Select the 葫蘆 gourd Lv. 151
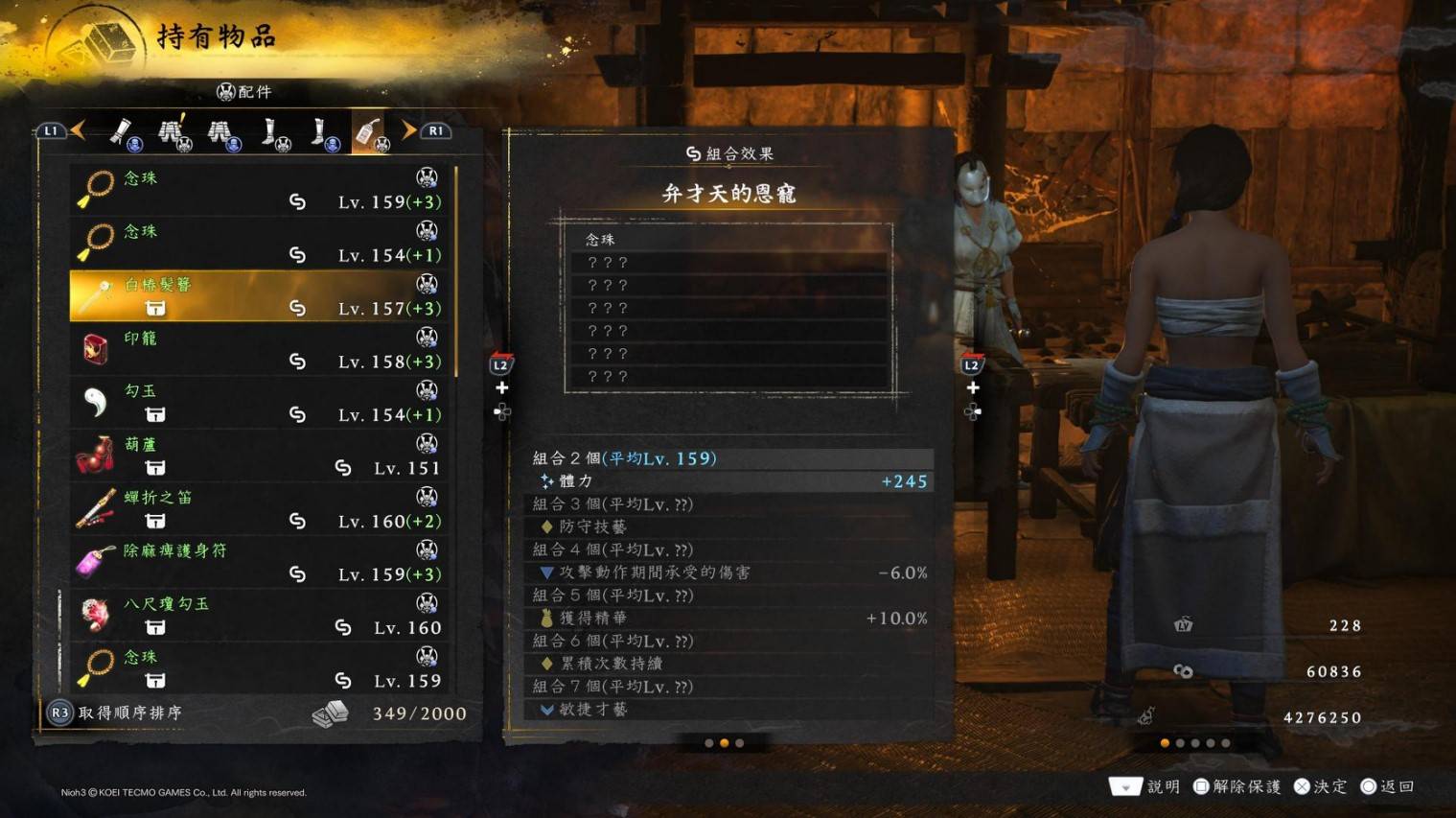 tap(261, 456)
